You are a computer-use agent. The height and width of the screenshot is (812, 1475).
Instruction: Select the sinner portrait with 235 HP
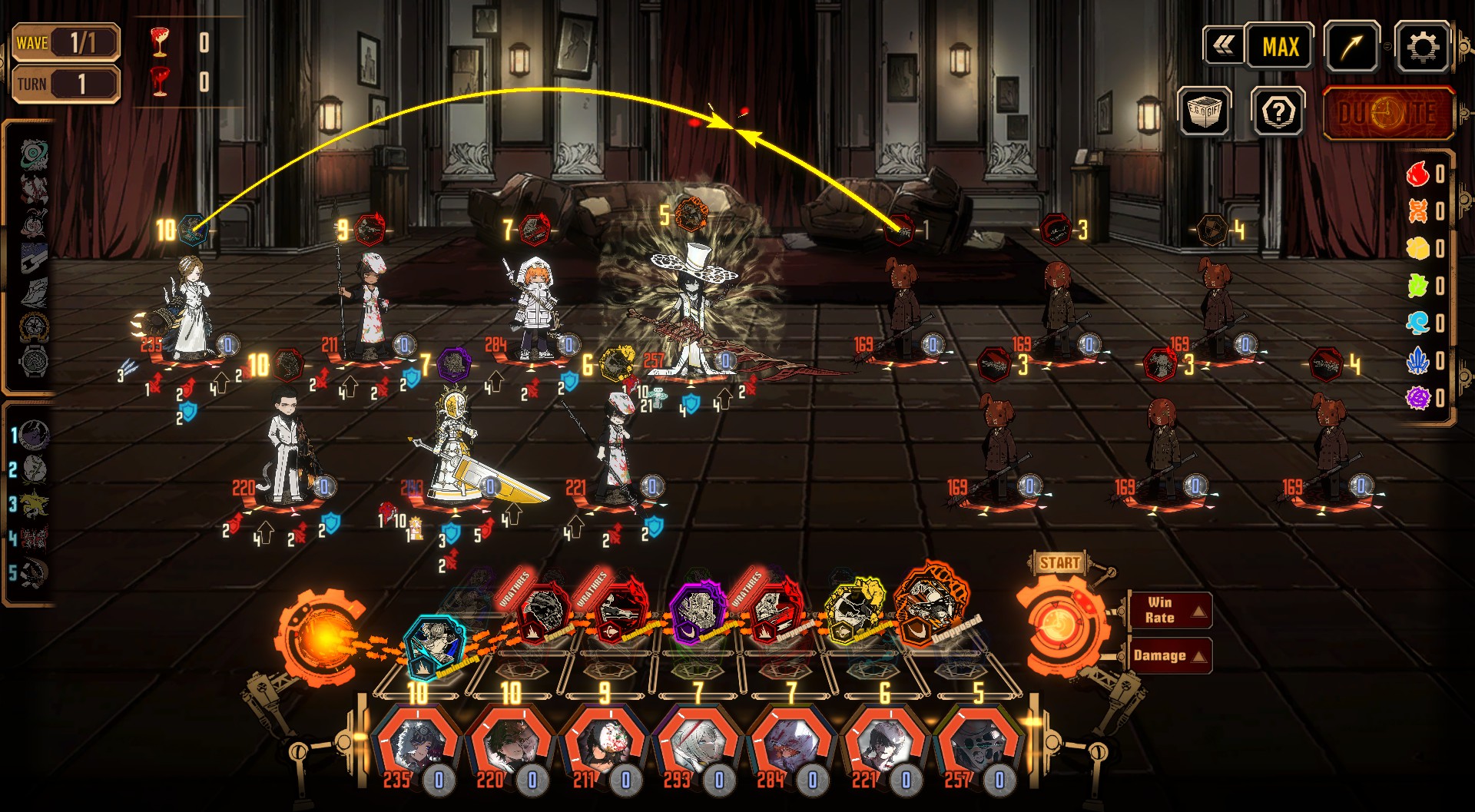[x=416, y=745]
